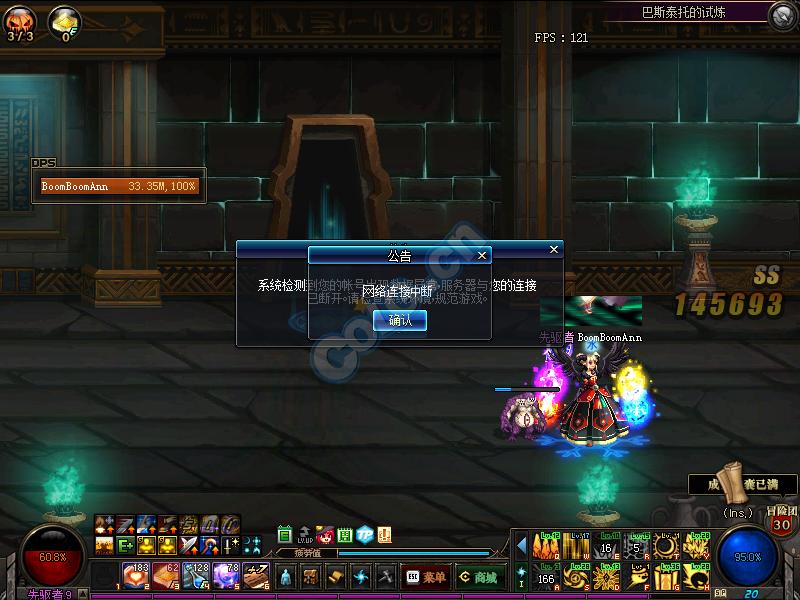This screenshot has height=600, width=800.
Task: Open the crossed hammers icon
Action: pyautogui.click(x=386, y=577)
